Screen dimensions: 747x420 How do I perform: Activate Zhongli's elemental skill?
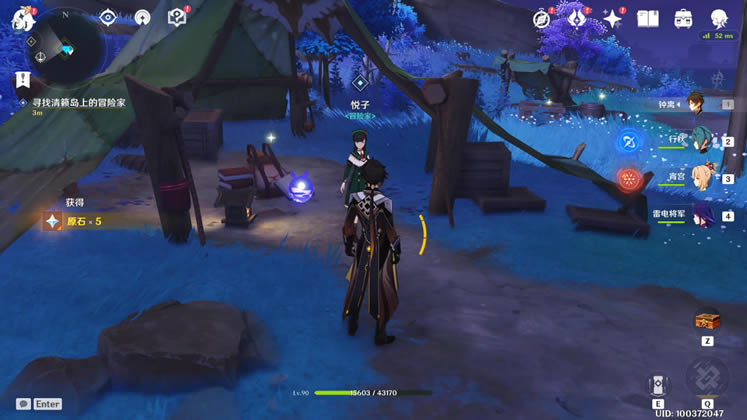(x=657, y=385)
